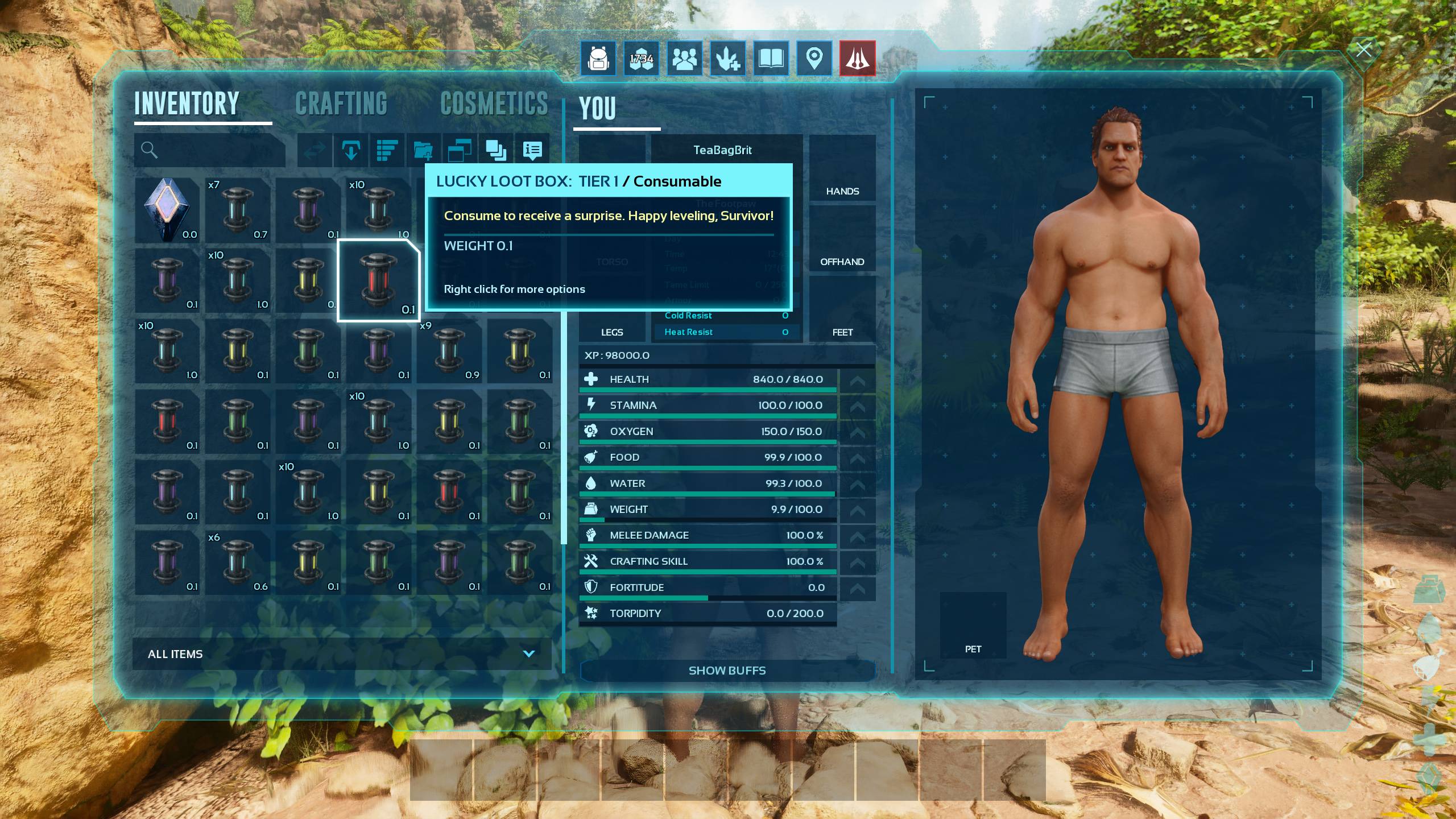This screenshot has height=819, width=1456.
Task: Select the Pet equipment slot
Action: pyautogui.click(x=973, y=626)
